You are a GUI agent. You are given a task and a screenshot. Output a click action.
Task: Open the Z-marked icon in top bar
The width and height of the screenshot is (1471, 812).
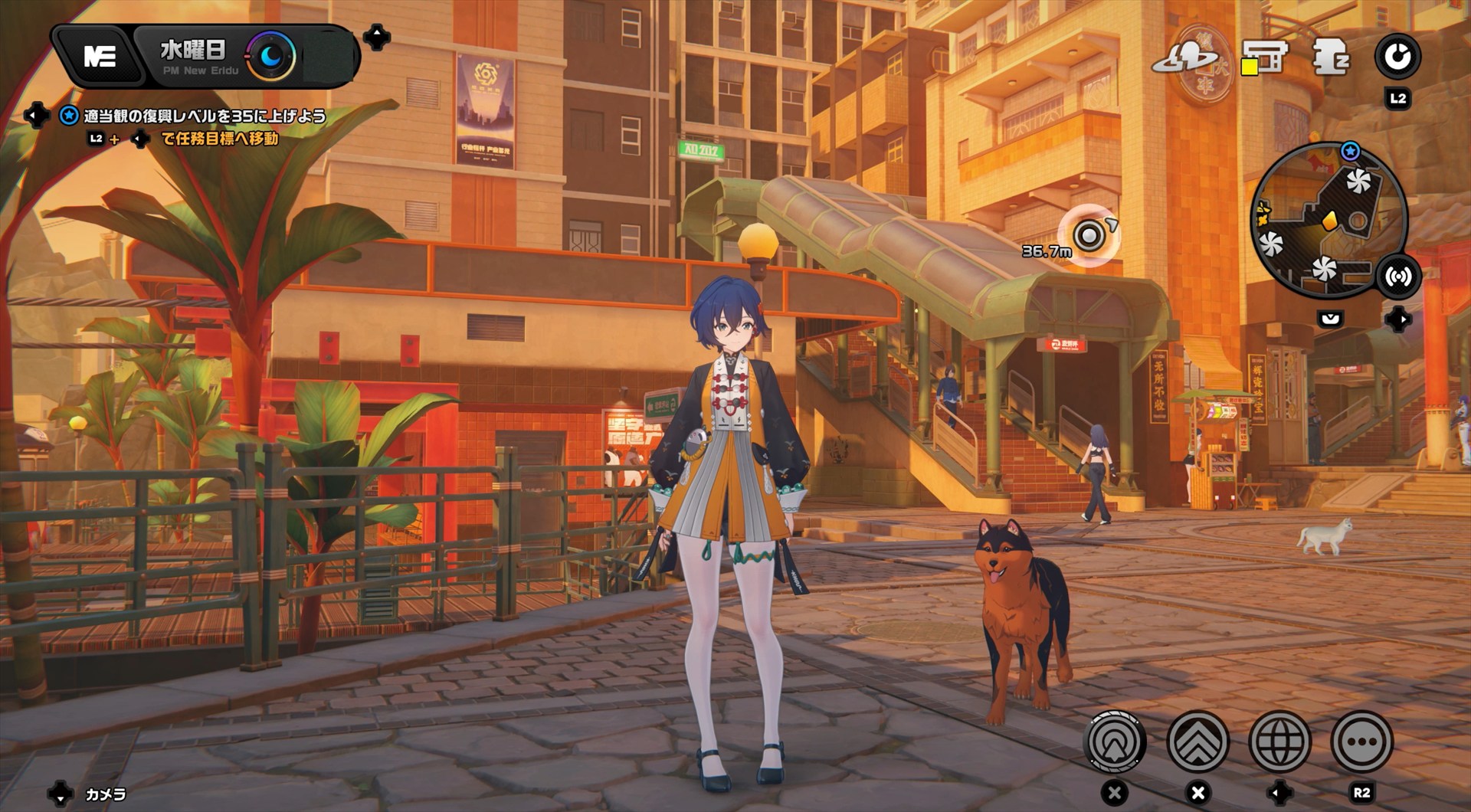click(x=1331, y=57)
